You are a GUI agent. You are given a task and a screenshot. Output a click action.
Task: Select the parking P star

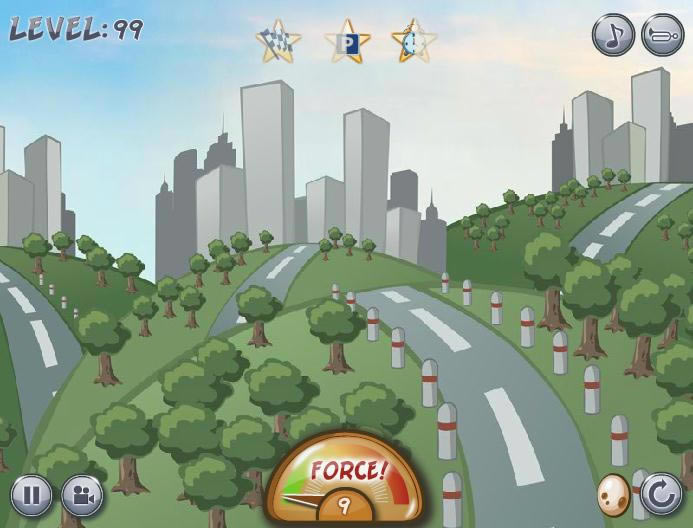pyautogui.click(x=347, y=43)
